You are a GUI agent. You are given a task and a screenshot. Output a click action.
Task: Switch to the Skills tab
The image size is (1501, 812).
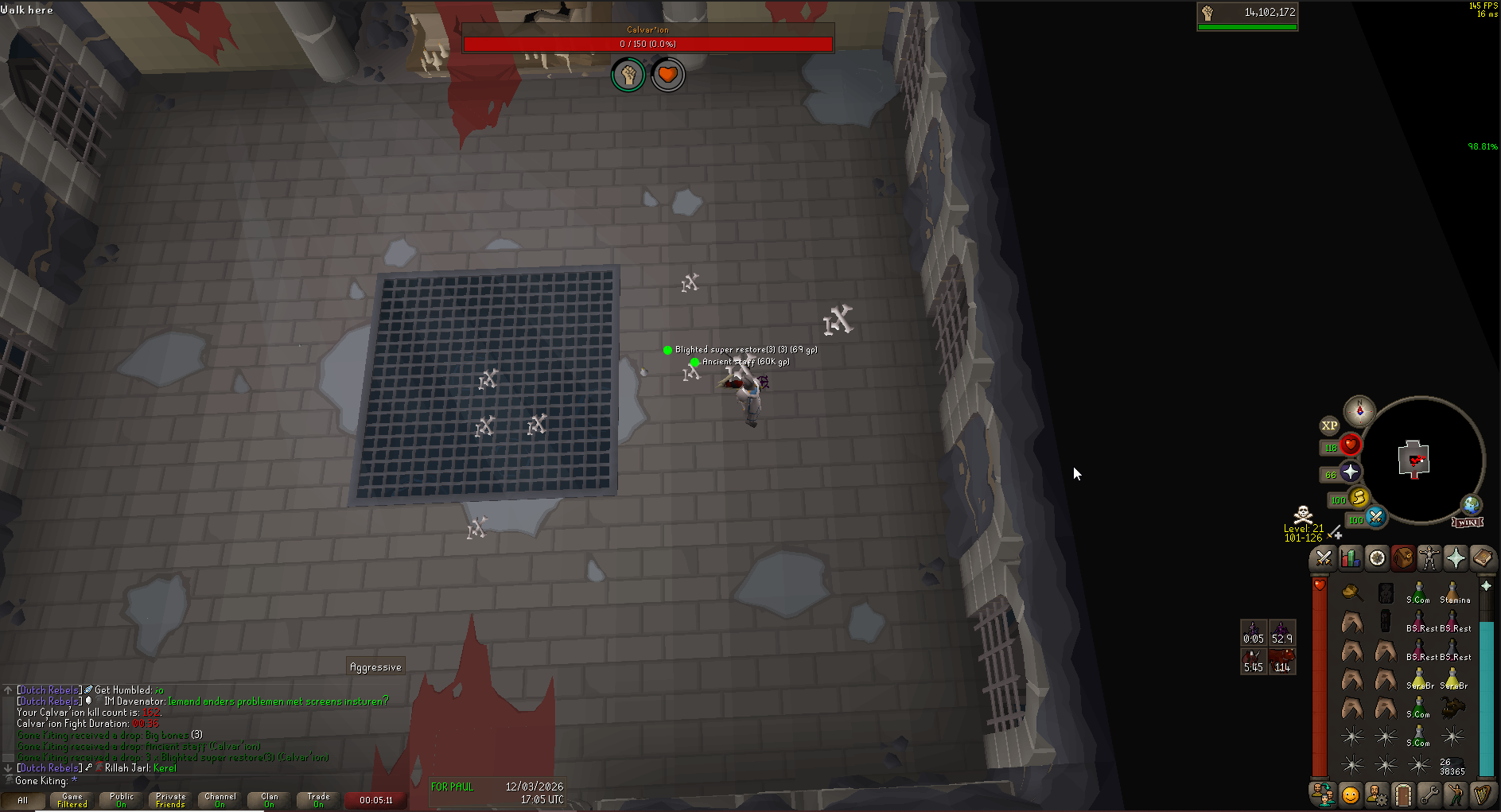pyautogui.click(x=1350, y=558)
